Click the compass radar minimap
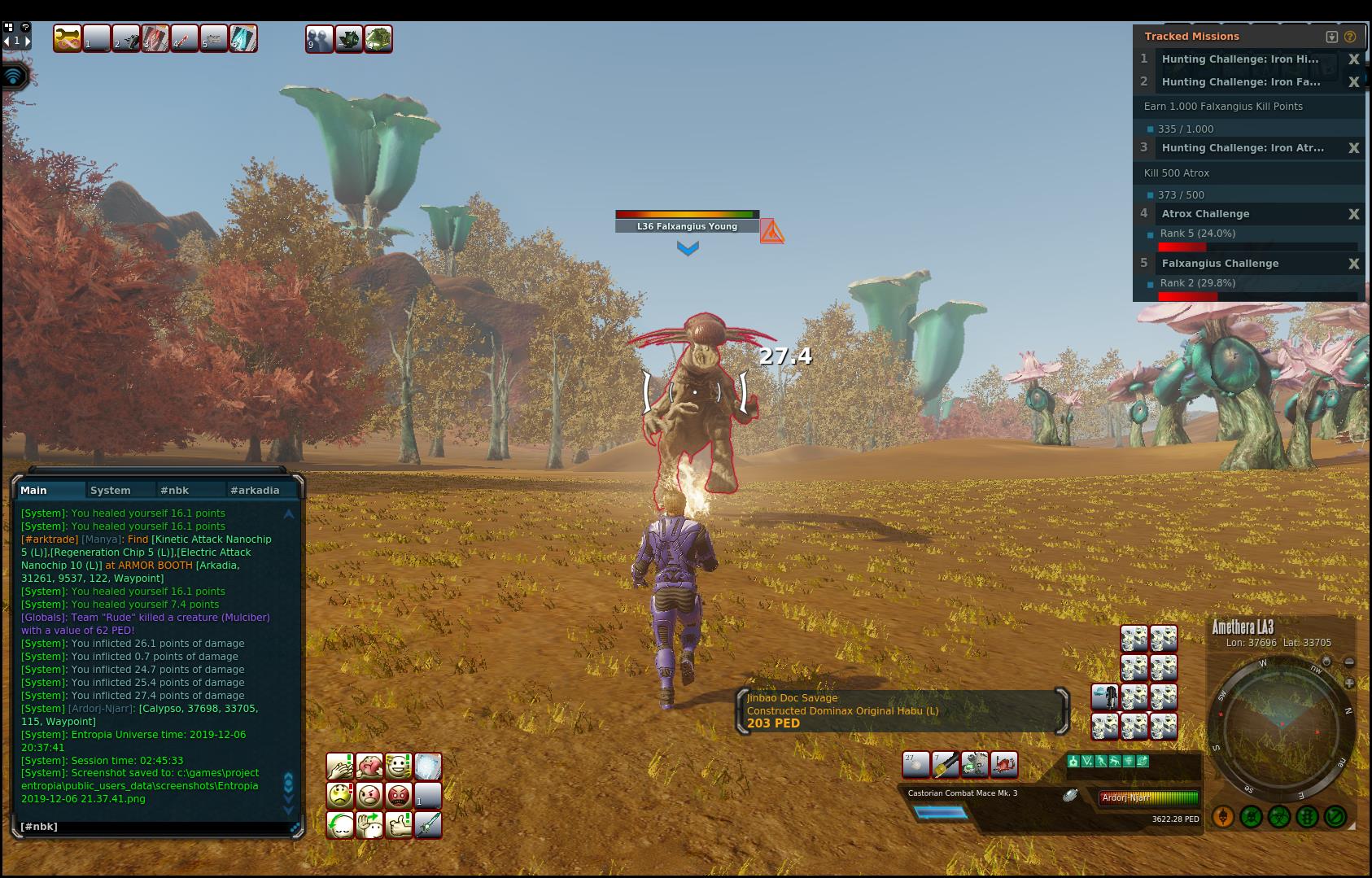 click(x=1281, y=726)
